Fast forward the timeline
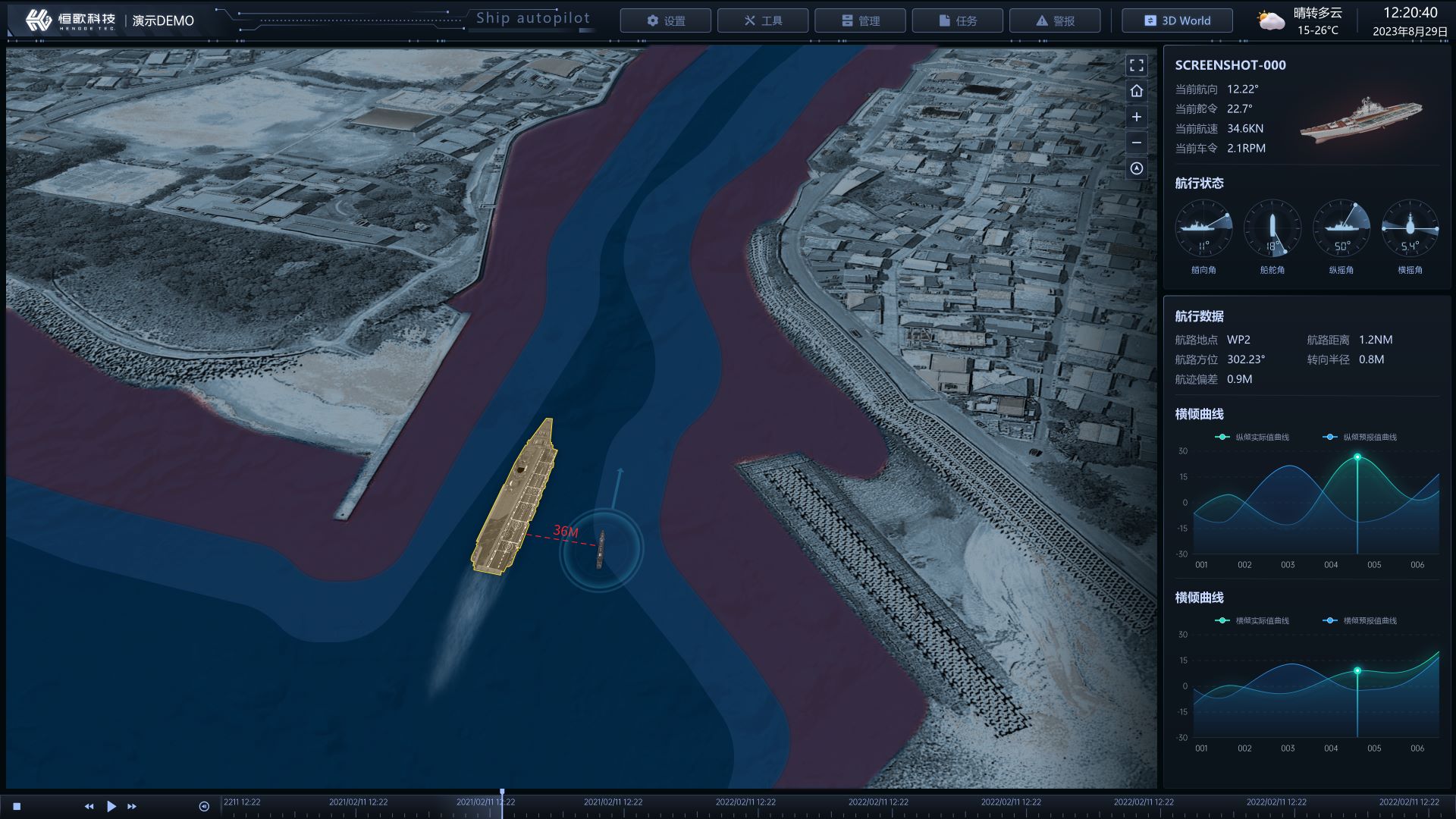This screenshot has width=1456, height=819. [132, 806]
